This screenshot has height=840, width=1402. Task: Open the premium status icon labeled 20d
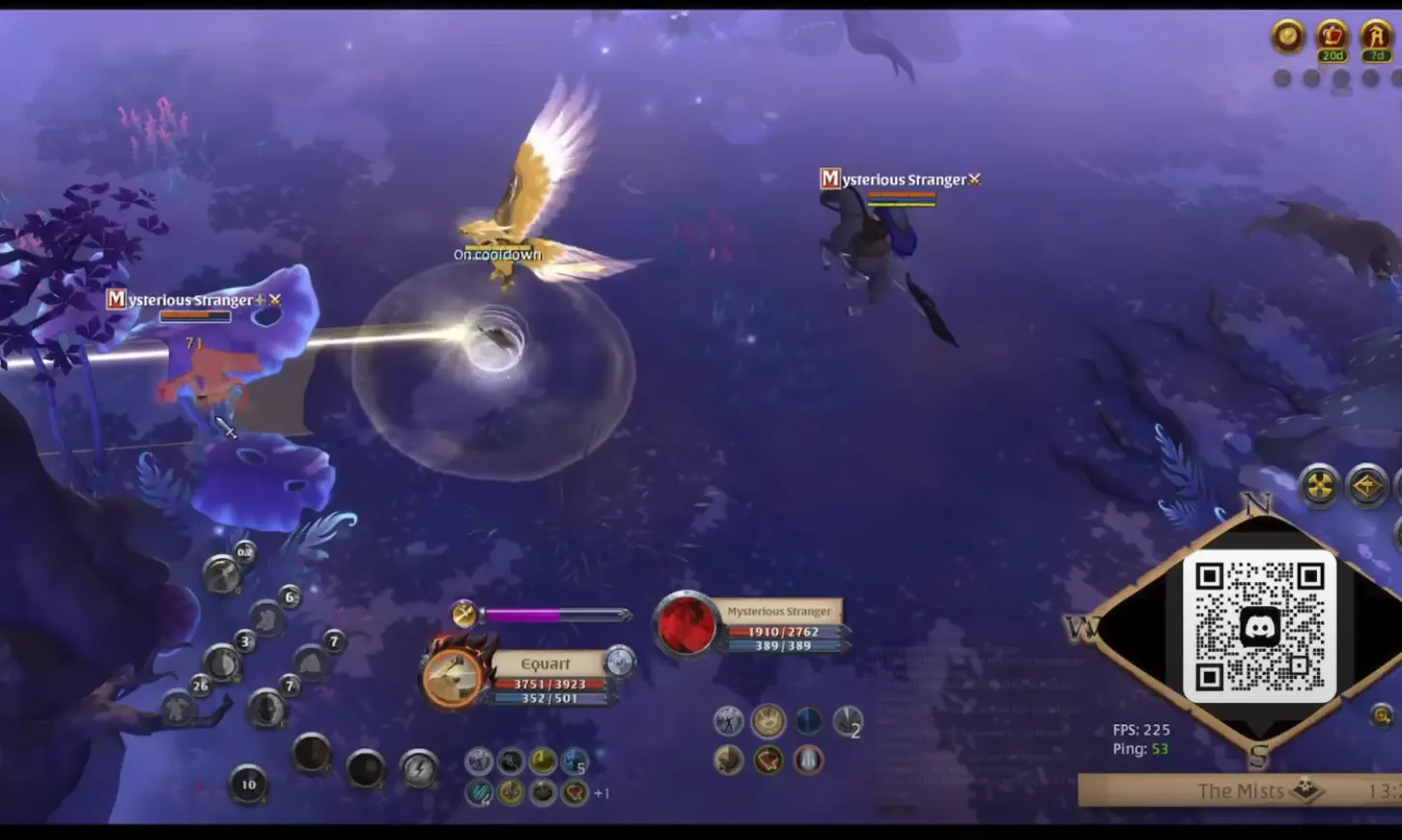[x=1332, y=39]
